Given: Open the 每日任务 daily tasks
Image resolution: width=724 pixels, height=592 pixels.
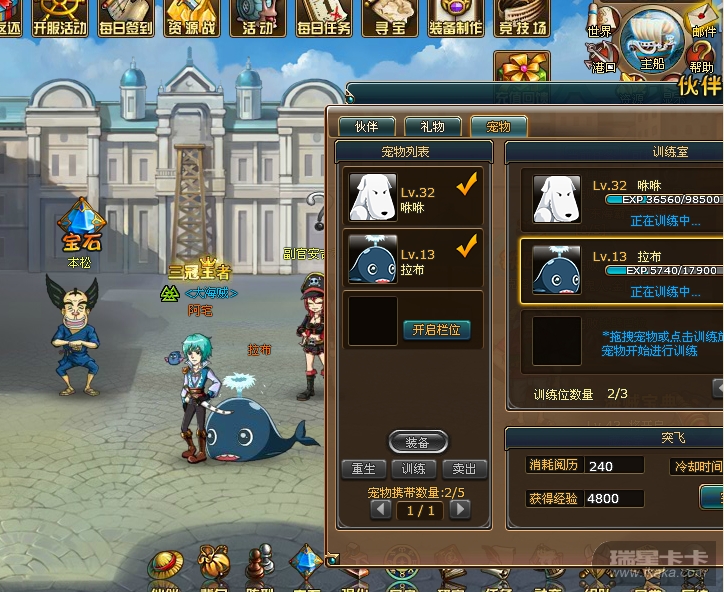Looking at the screenshot, I should pos(323,18).
